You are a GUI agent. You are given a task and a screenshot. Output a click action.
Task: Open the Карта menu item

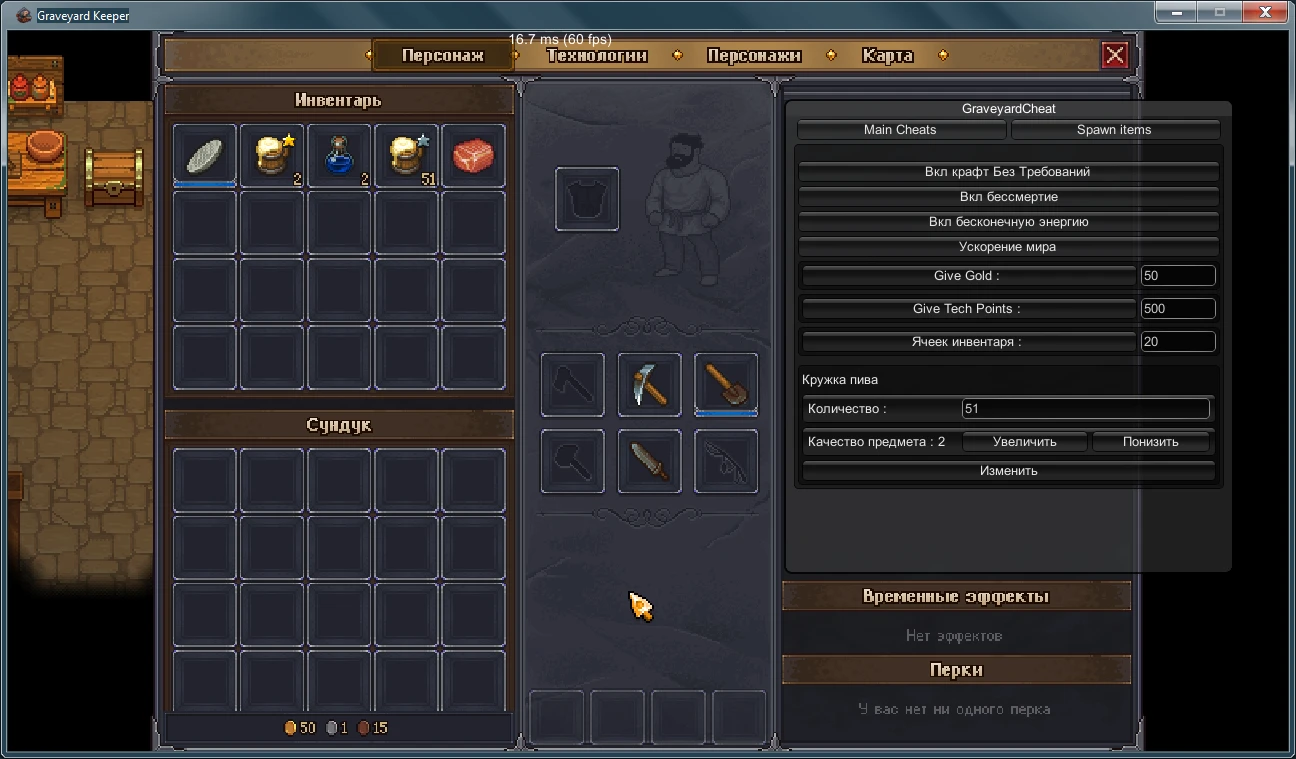click(x=885, y=55)
